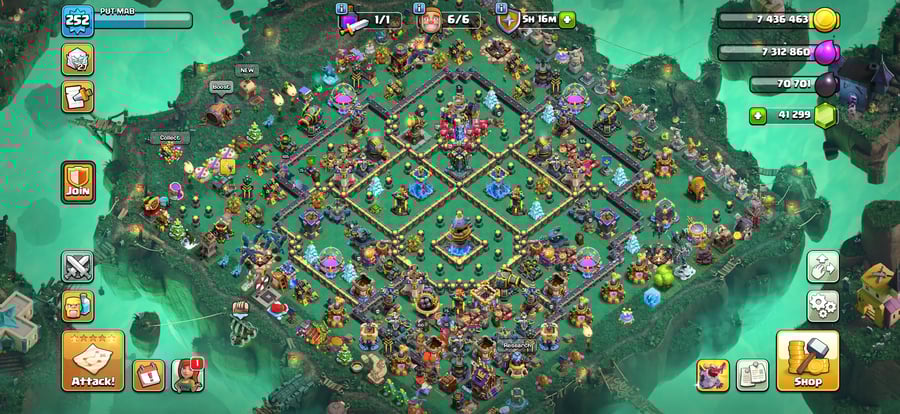Image resolution: width=900 pixels, height=414 pixels.
Task: Open the player profile level 252 badge
Action: 77,21
